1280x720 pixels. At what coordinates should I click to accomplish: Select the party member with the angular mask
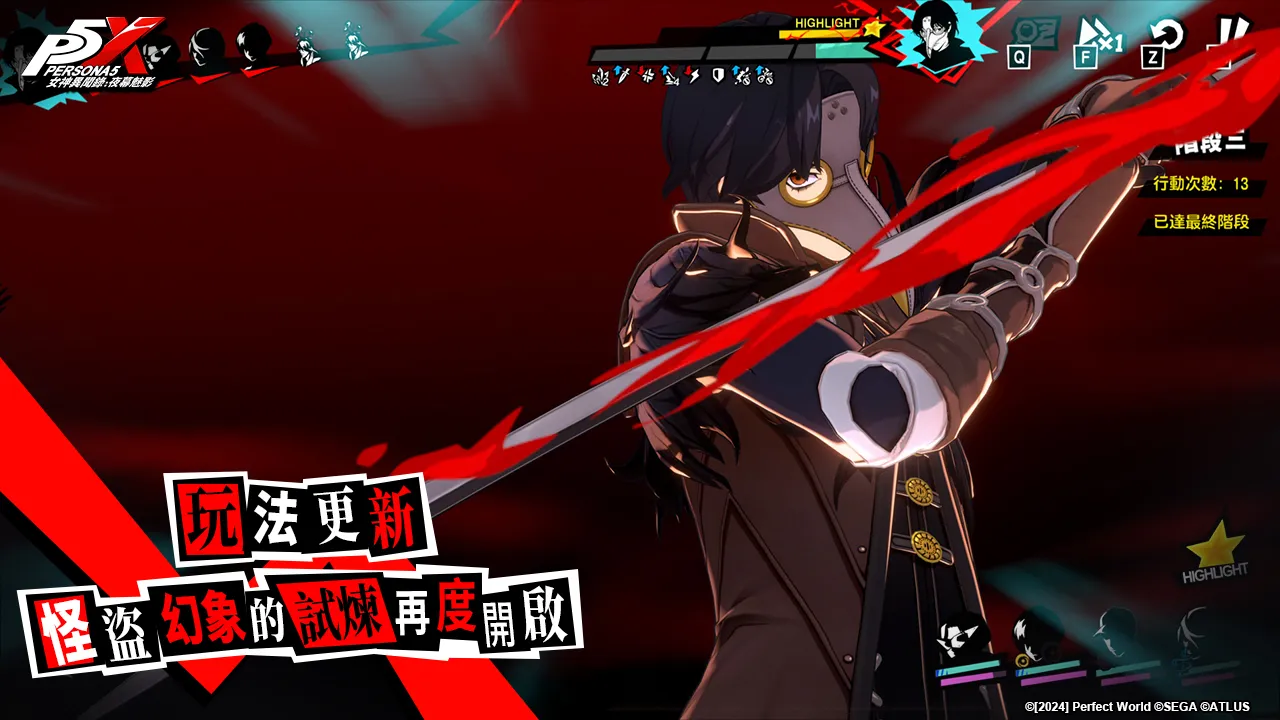[x=961, y=637]
